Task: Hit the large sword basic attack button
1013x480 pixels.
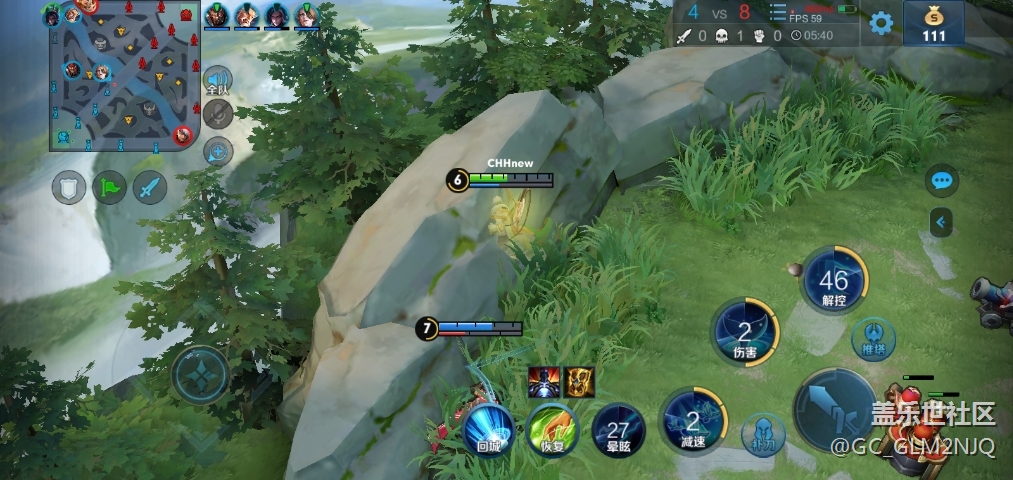Action: pyautogui.click(x=838, y=410)
